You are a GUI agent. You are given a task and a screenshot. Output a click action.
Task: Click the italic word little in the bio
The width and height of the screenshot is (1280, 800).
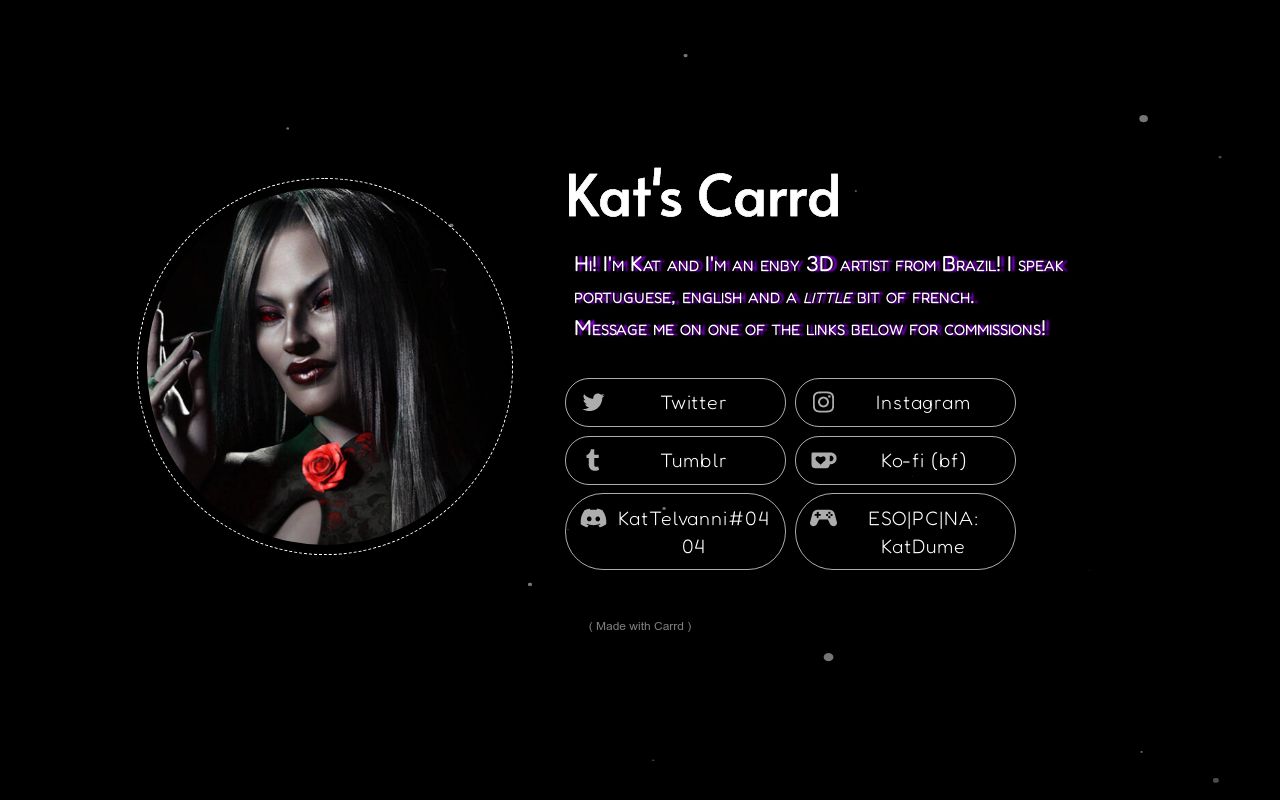tap(828, 296)
